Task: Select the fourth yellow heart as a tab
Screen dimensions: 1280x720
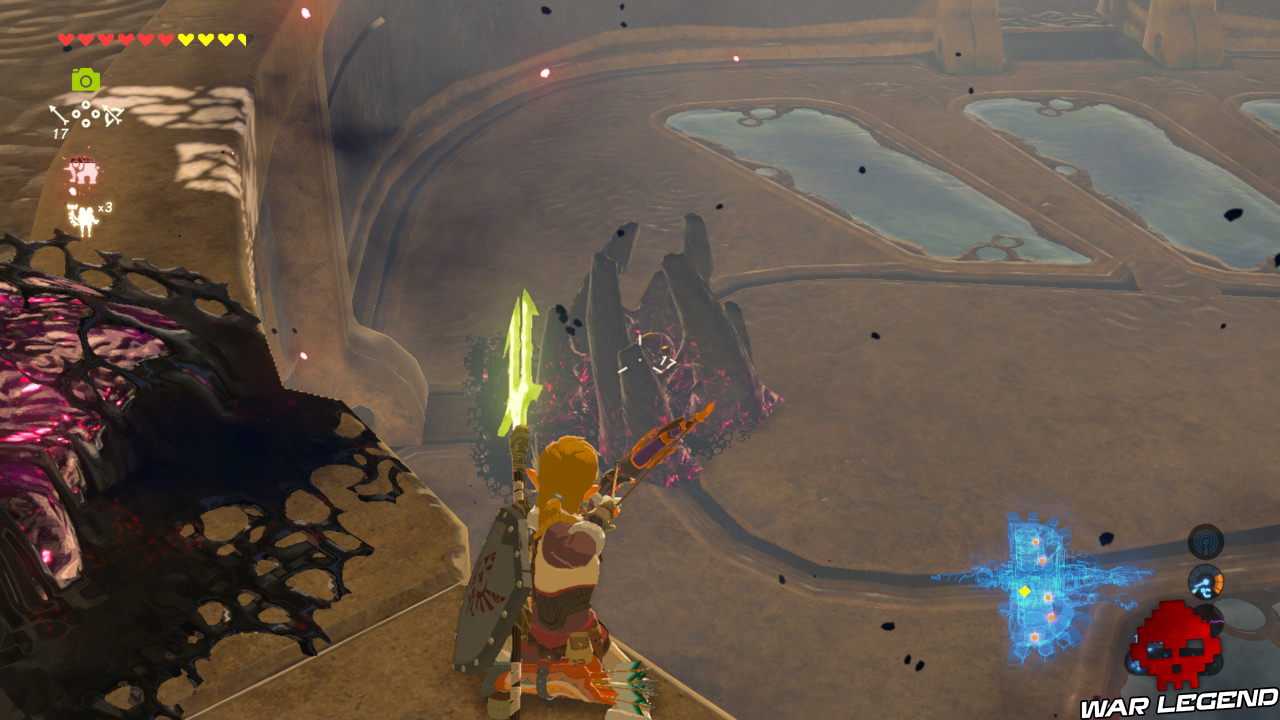Action: tap(243, 40)
